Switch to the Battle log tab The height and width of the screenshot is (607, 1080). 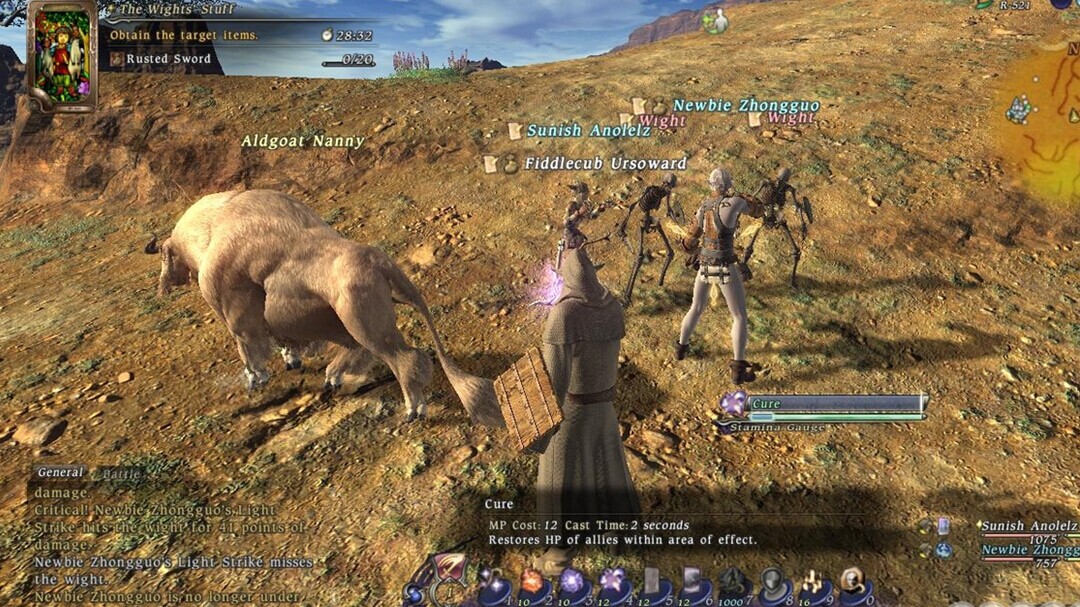[122, 474]
